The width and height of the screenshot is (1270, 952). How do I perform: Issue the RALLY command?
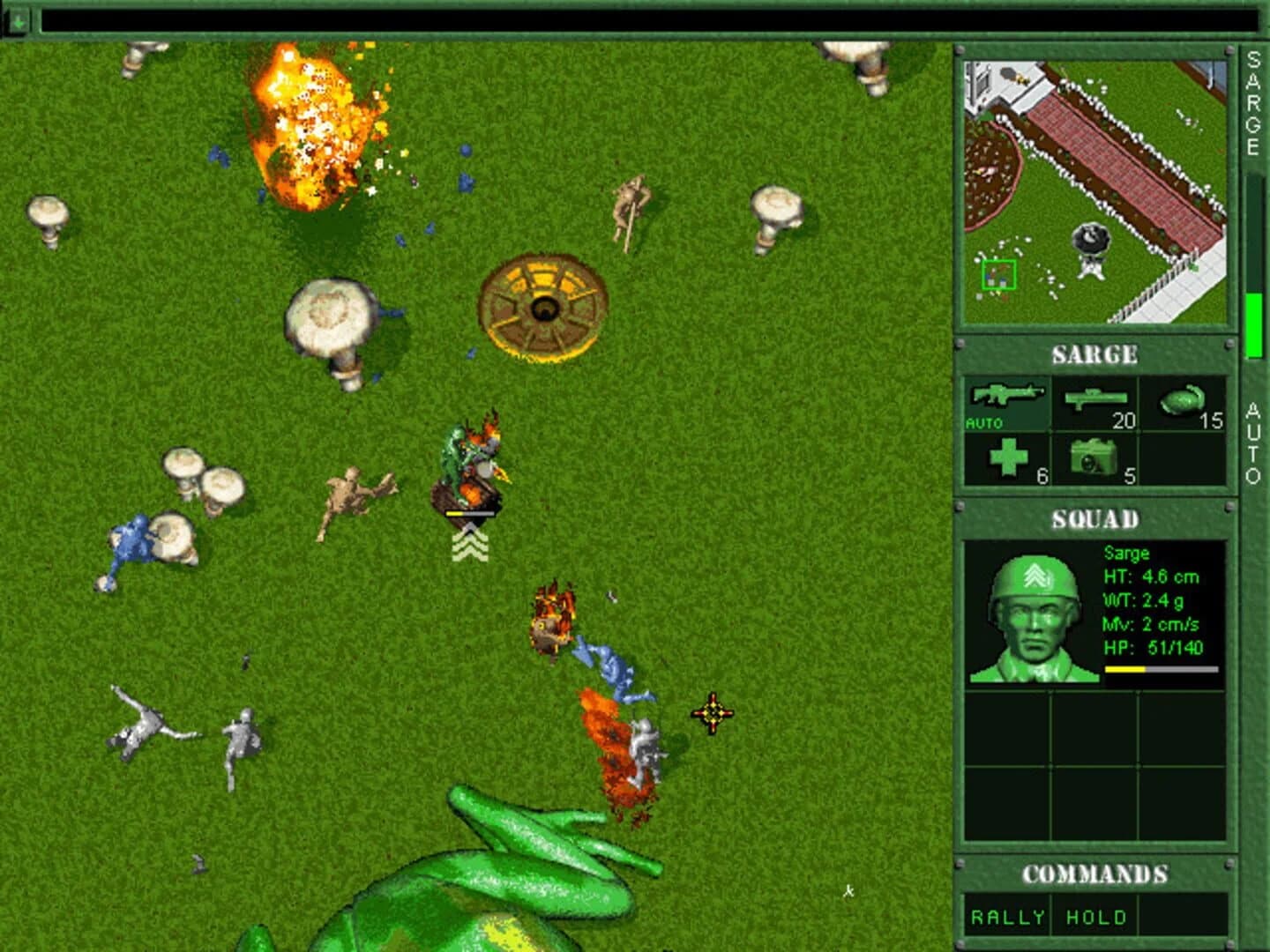click(x=1005, y=916)
